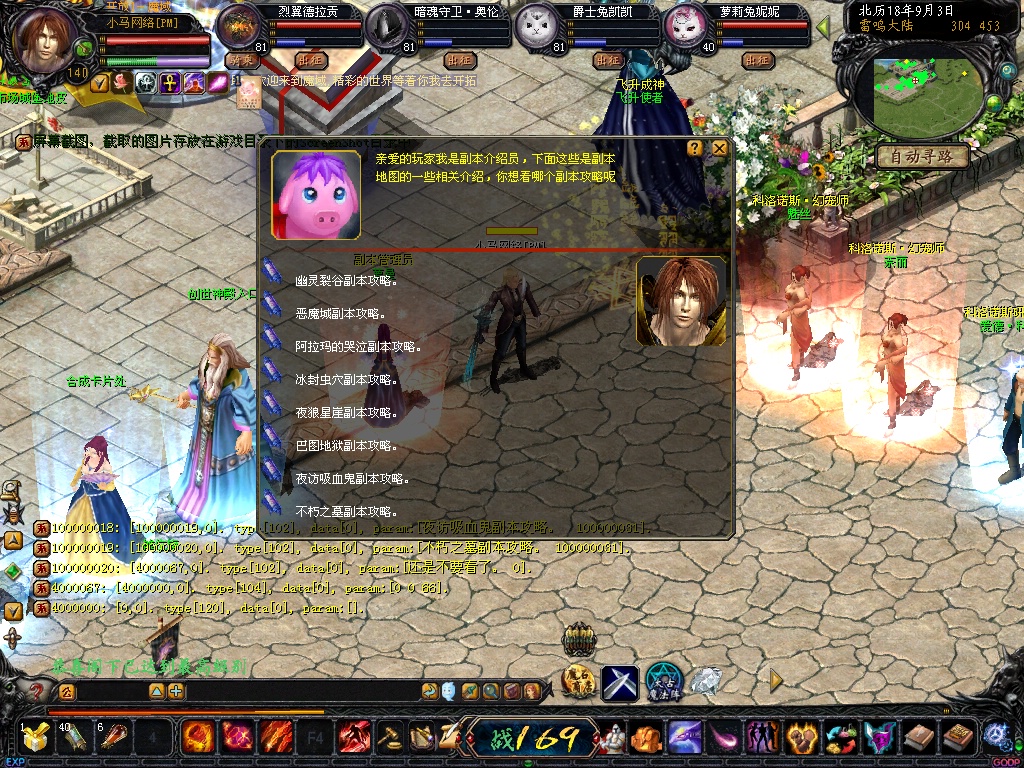The image size is (1024, 768).
Task: Click the 自动寻路 auto-pathfinding button
Action: point(922,157)
